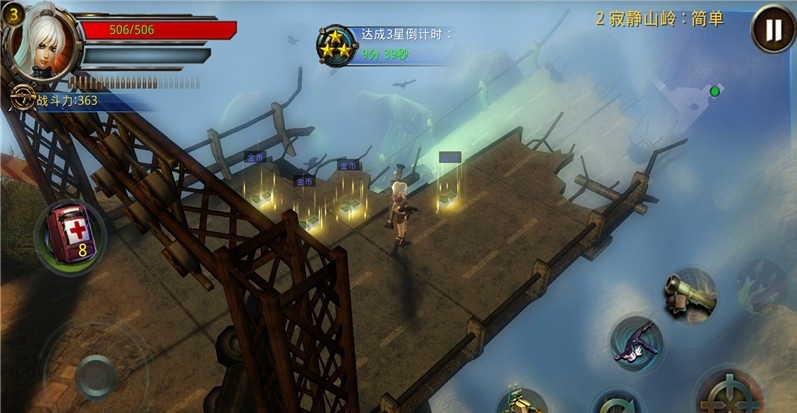Activate the dodge roll acrobatic skill
The width and height of the screenshot is (797, 413).
(636, 341)
